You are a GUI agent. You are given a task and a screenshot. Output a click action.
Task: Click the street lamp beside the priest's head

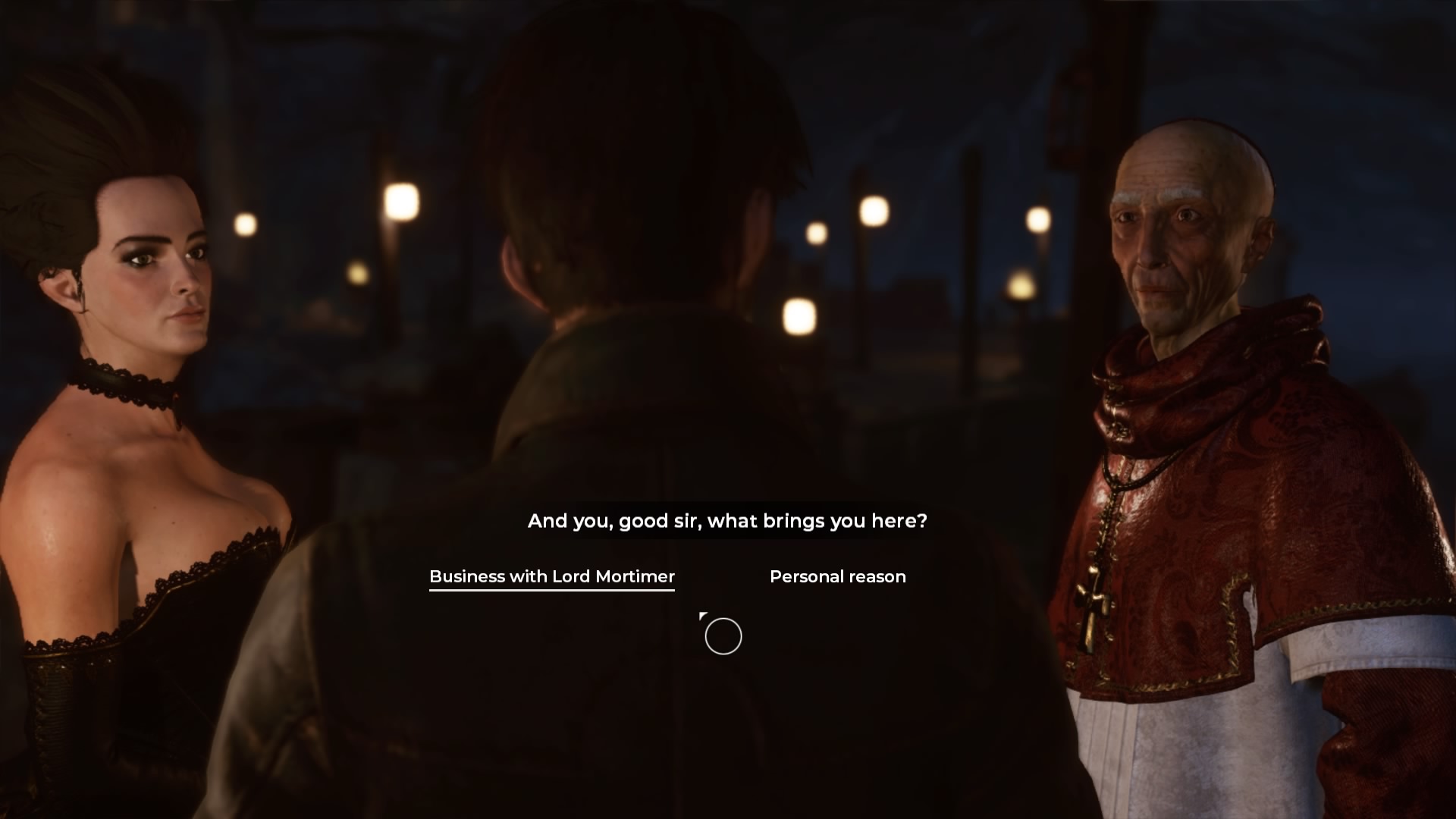click(x=1040, y=219)
